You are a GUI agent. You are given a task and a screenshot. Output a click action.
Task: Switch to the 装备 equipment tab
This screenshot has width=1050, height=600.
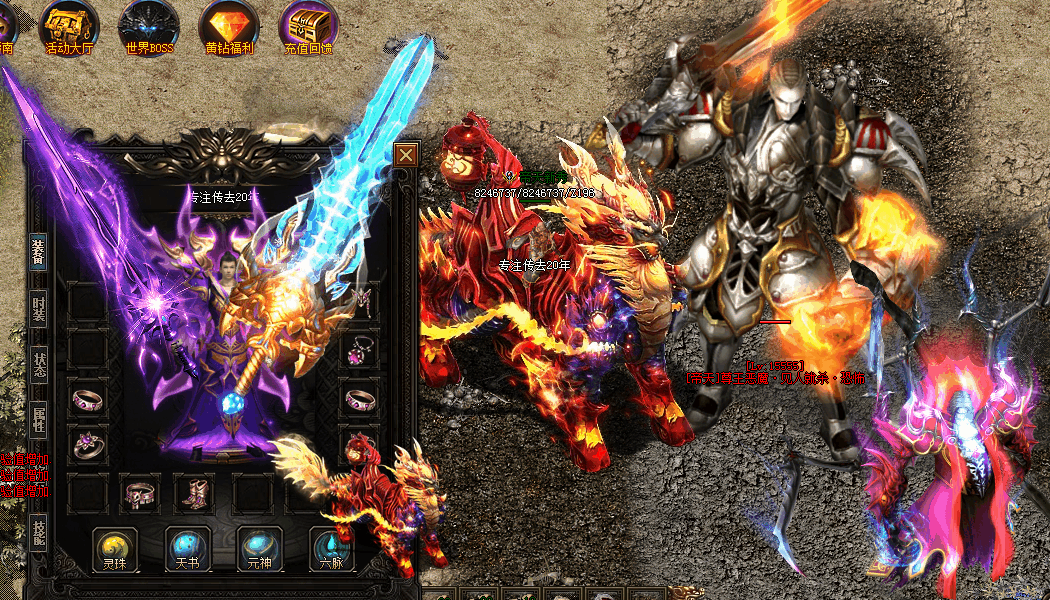(x=38, y=254)
